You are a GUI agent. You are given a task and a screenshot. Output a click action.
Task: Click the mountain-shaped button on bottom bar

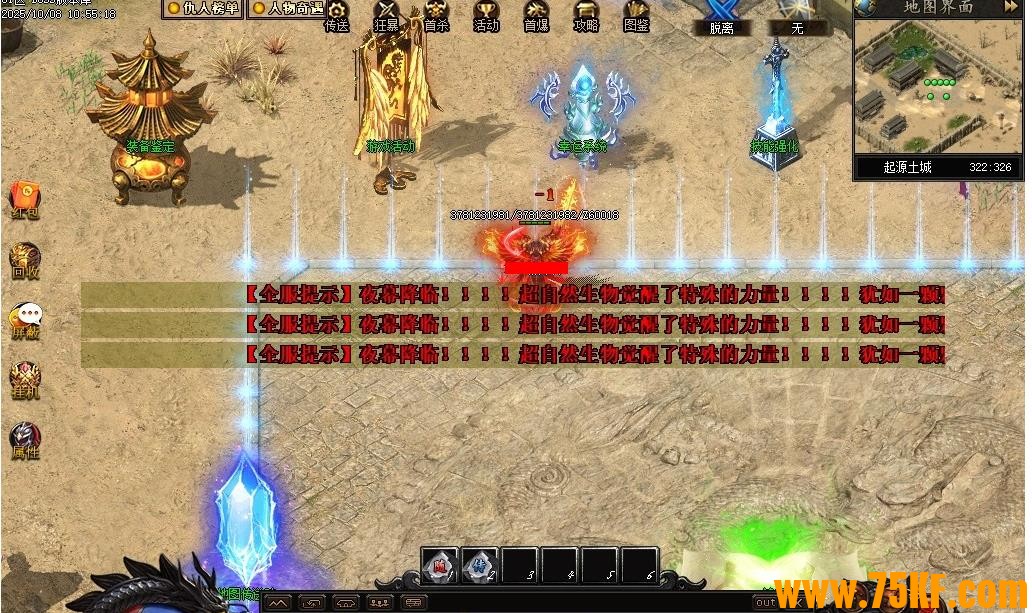pyautogui.click(x=277, y=603)
